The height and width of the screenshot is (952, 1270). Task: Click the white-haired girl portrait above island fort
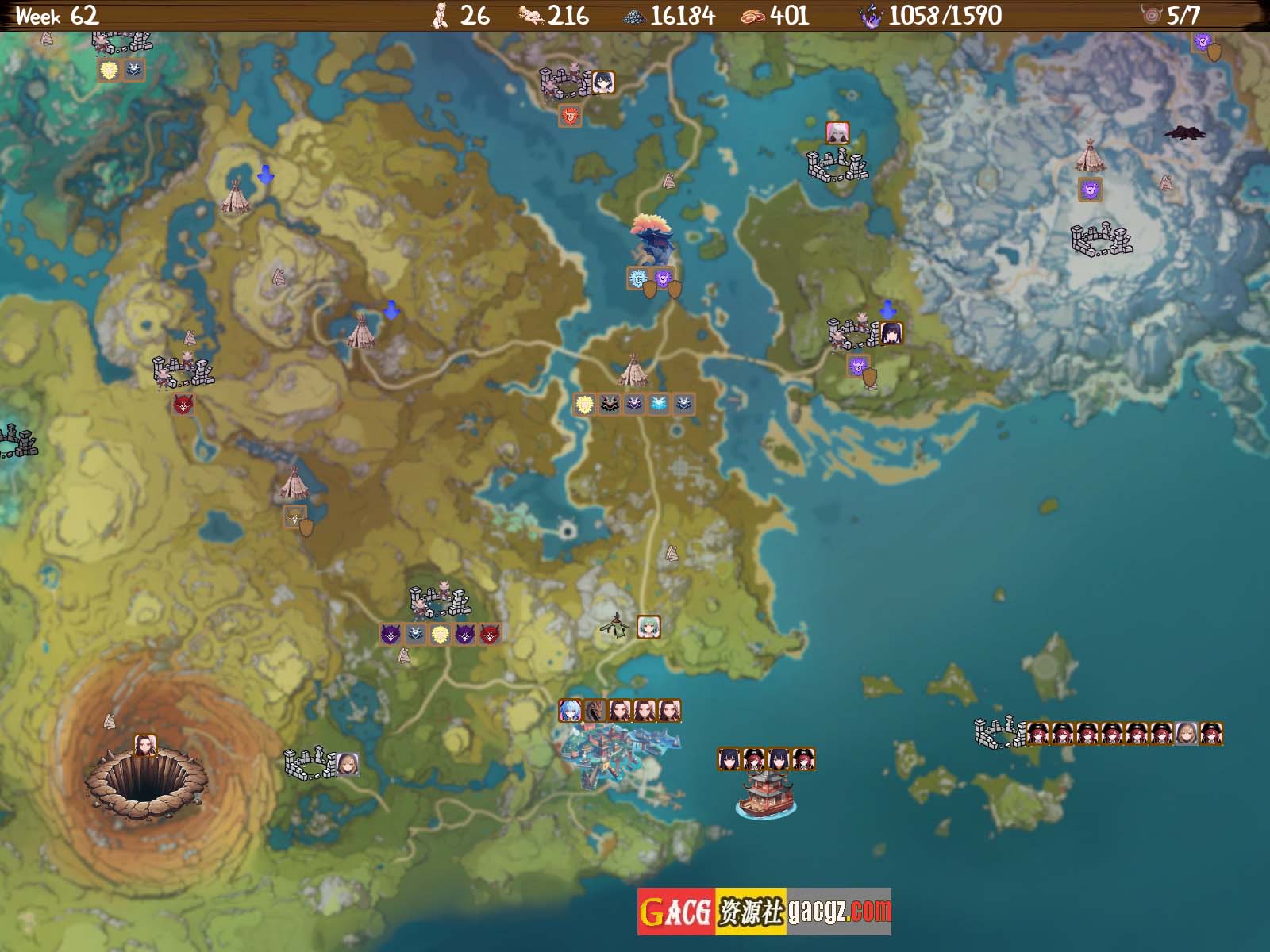pos(837,132)
